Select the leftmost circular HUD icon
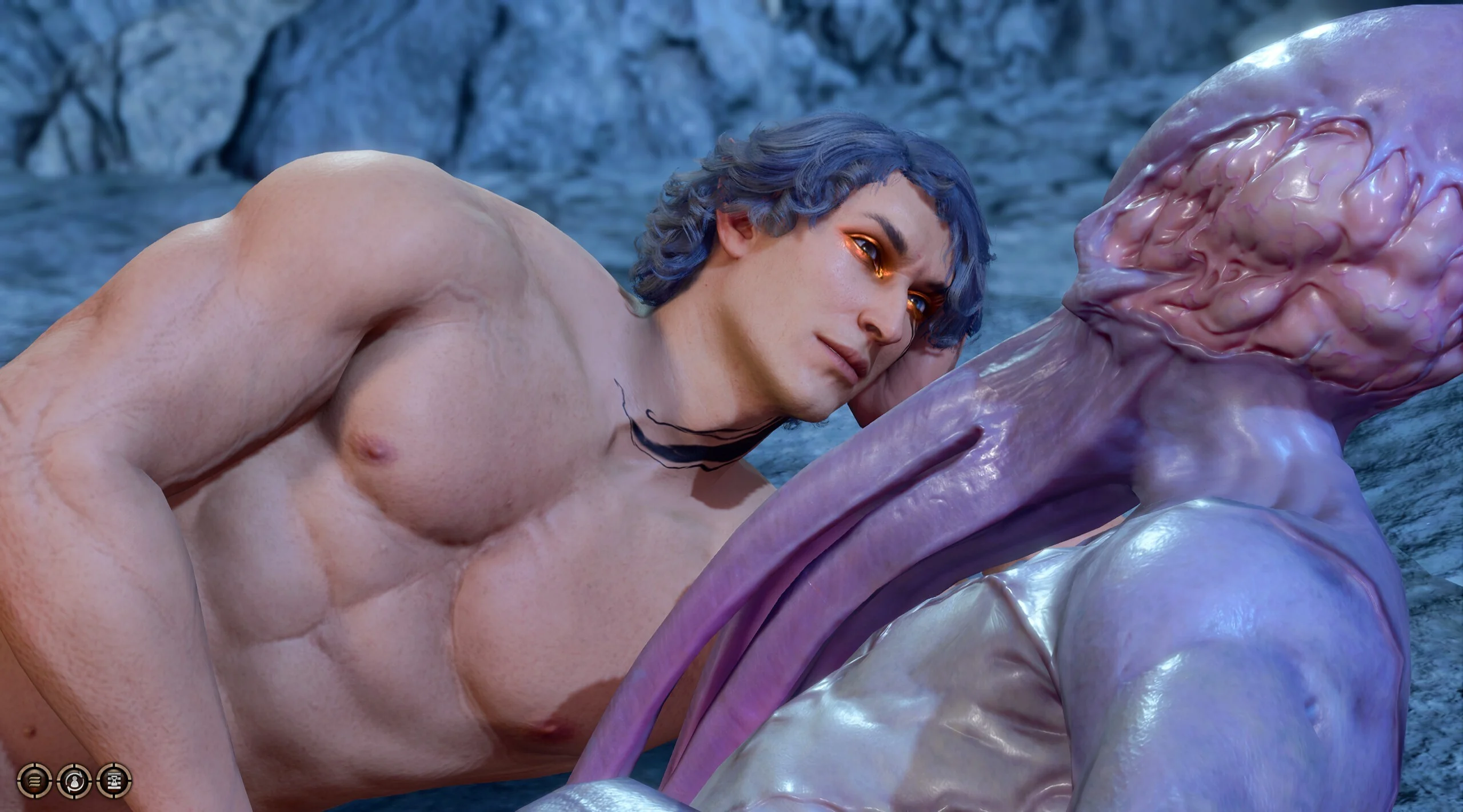Image resolution: width=1463 pixels, height=812 pixels. coord(34,782)
